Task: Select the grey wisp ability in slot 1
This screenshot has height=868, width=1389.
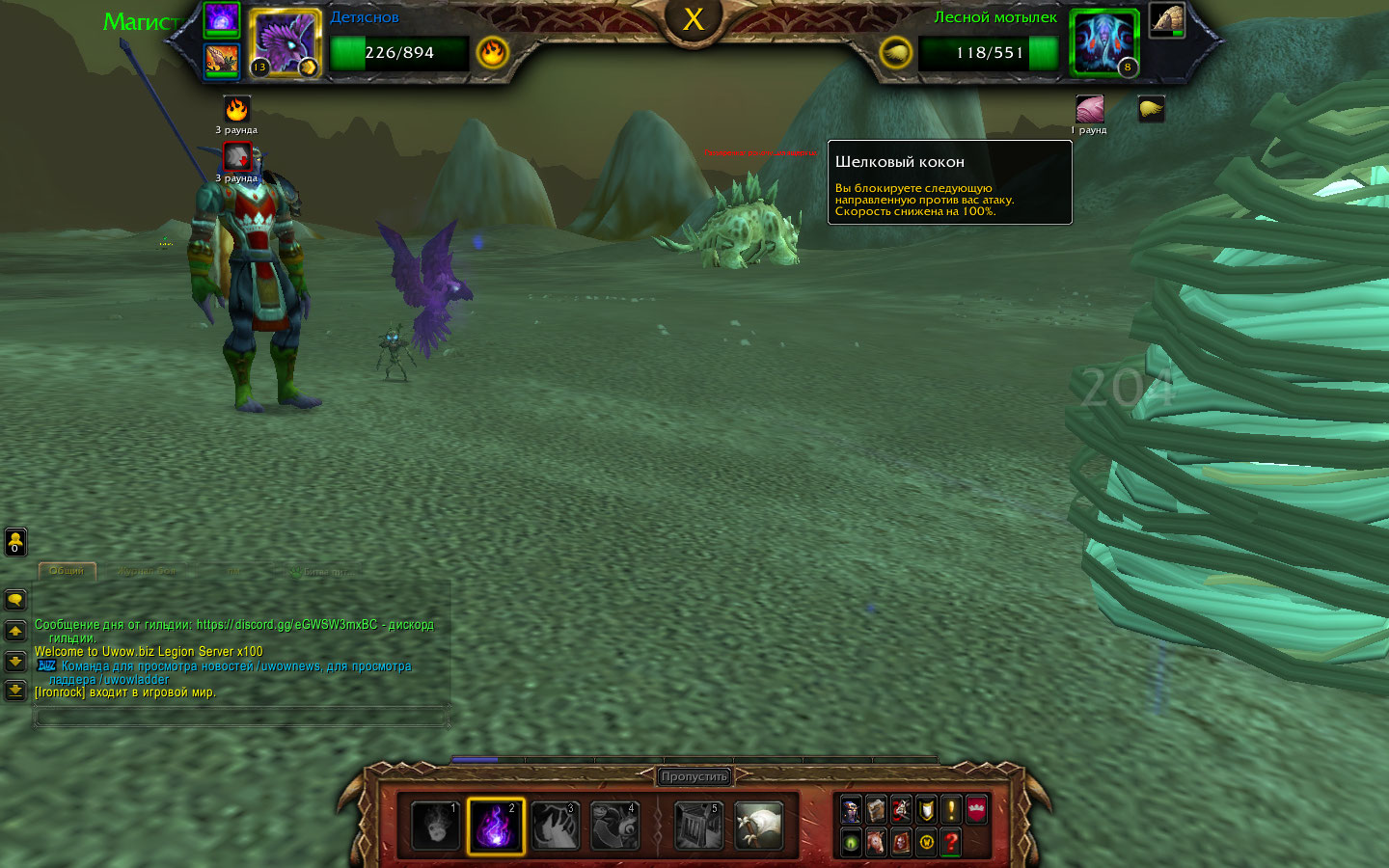Action: (x=436, y=827)
